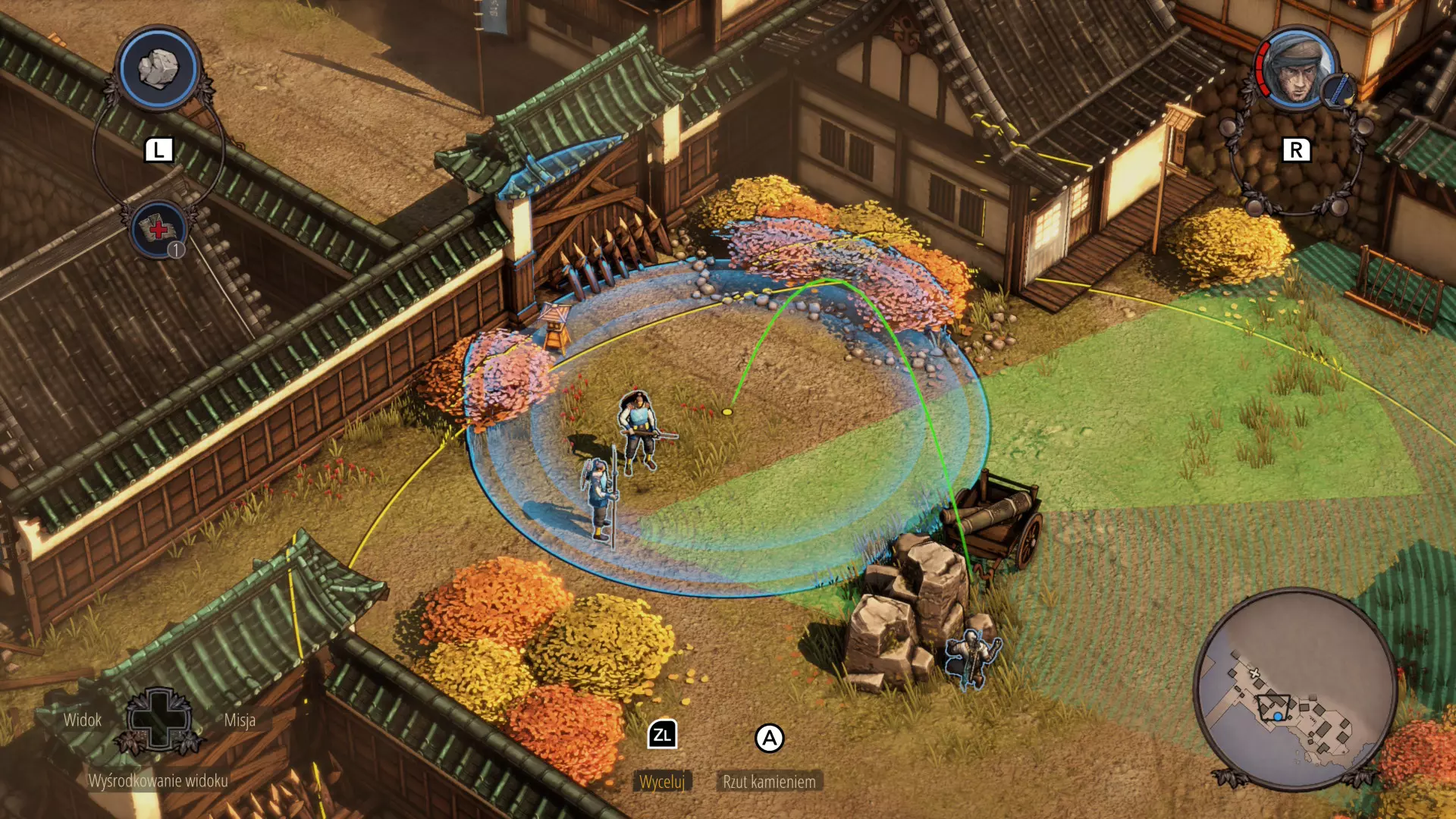The width and height of the screenshot is (1456, 819).
Task: Use the medkit bandage item
Action: 158,230
